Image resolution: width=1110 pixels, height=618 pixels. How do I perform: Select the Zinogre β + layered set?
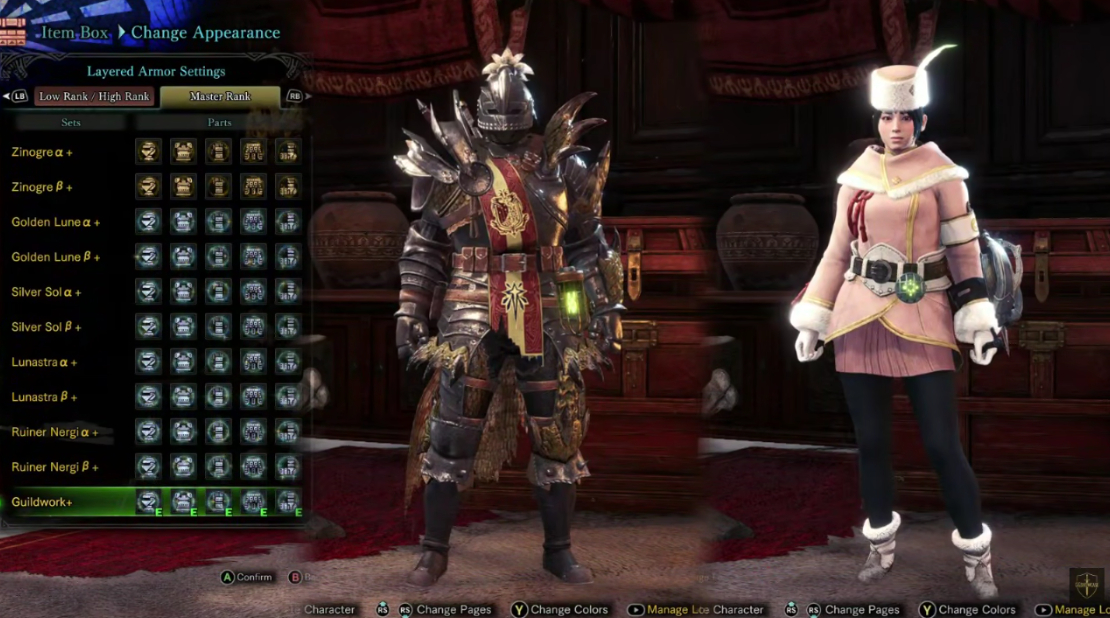click(x=41, y=187)
